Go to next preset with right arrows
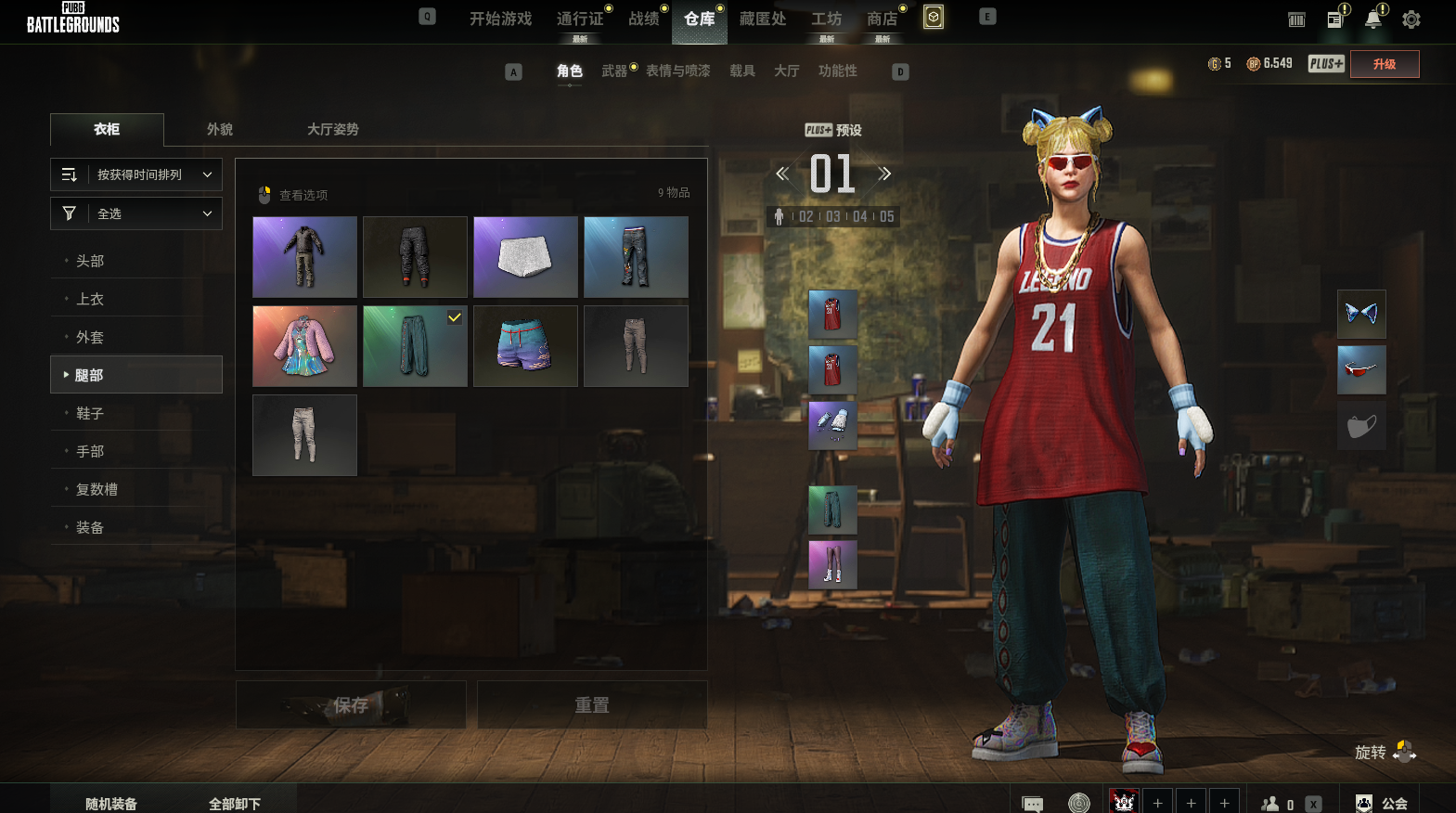The height and width of the screenshot is (813, 1456). pyautogui.click(x=884, y=174)
